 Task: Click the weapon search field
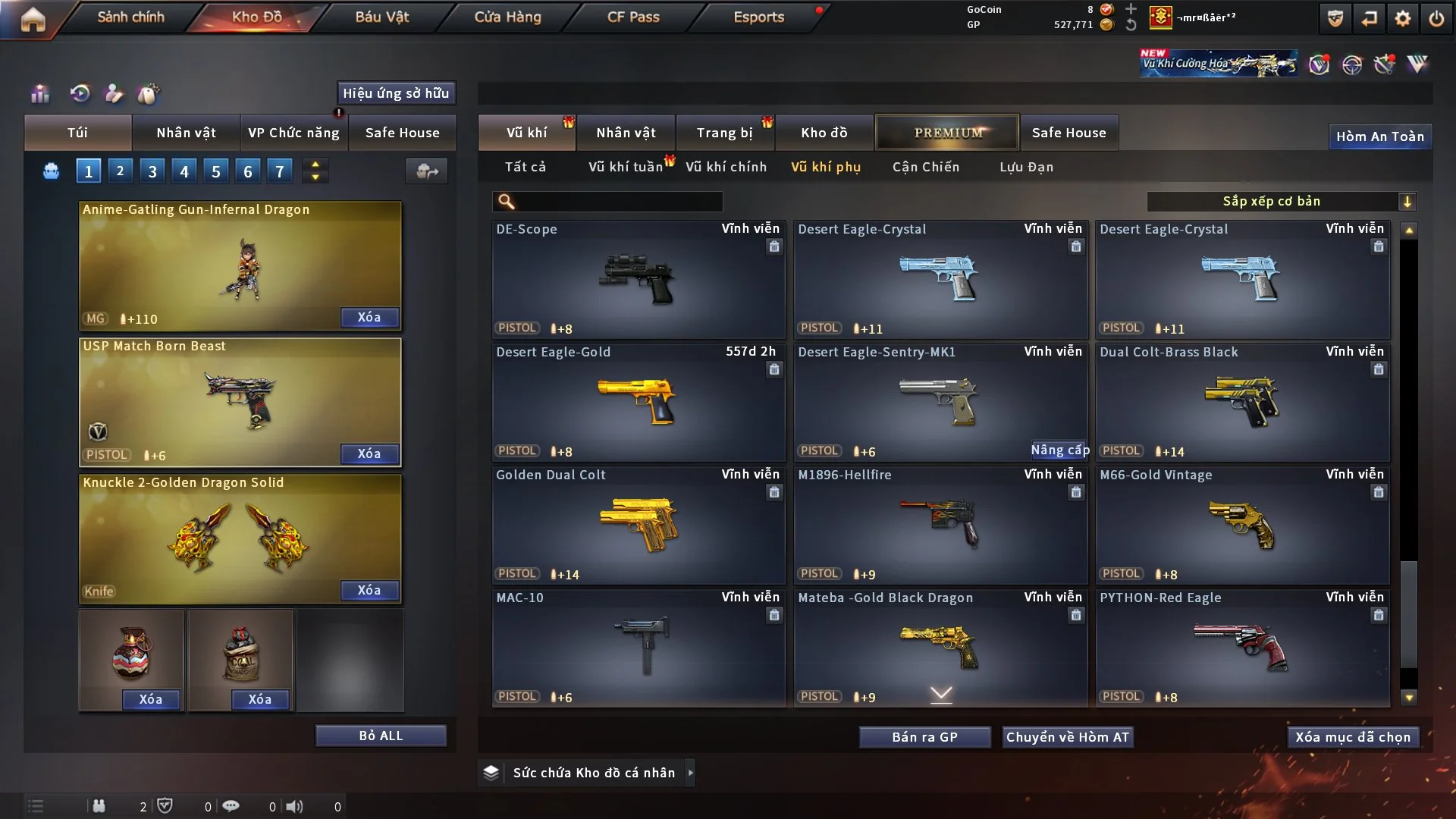(x=618, y=201)
